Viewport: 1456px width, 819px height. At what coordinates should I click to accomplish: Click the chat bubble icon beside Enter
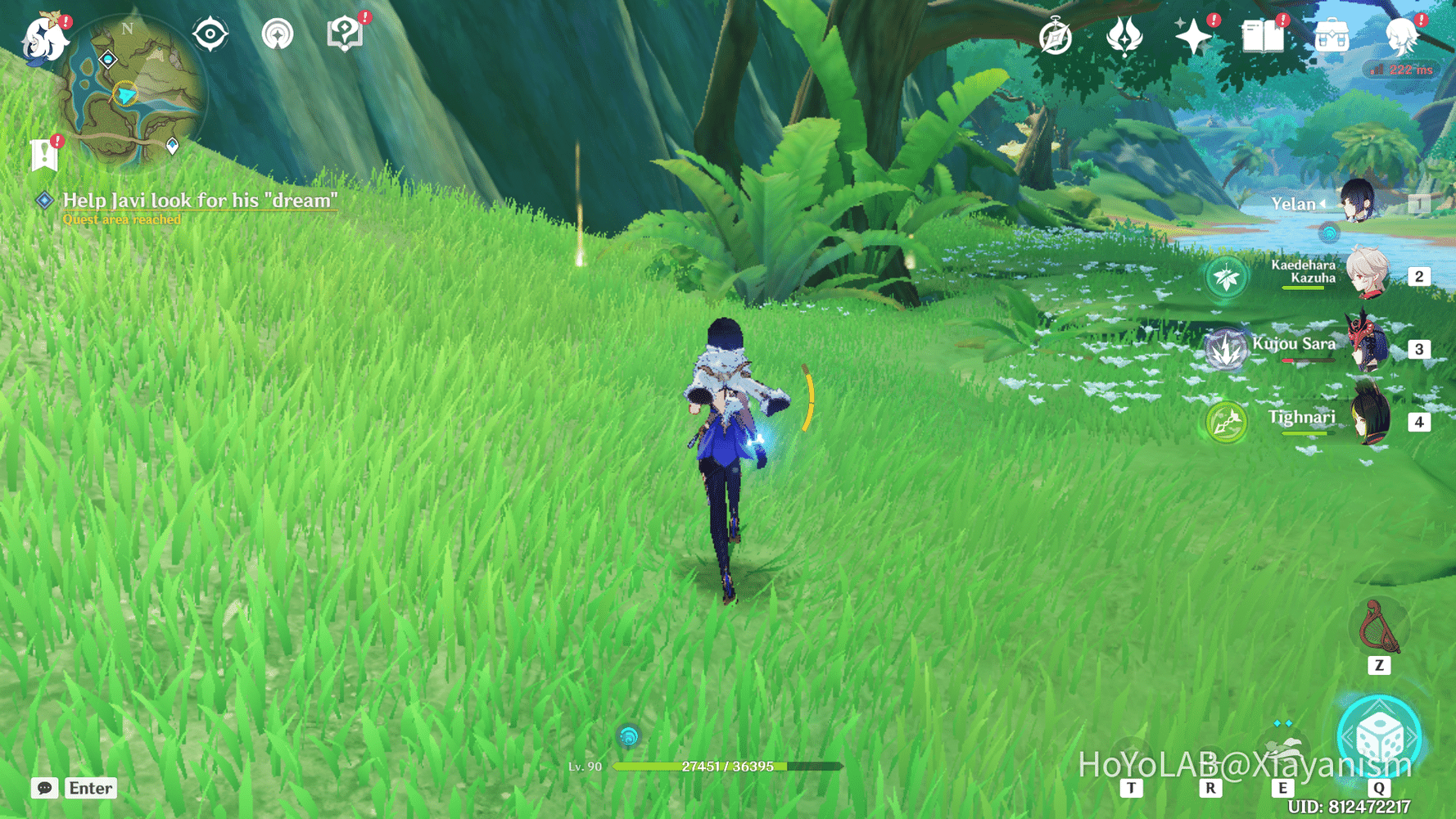[x=45, y=788]
